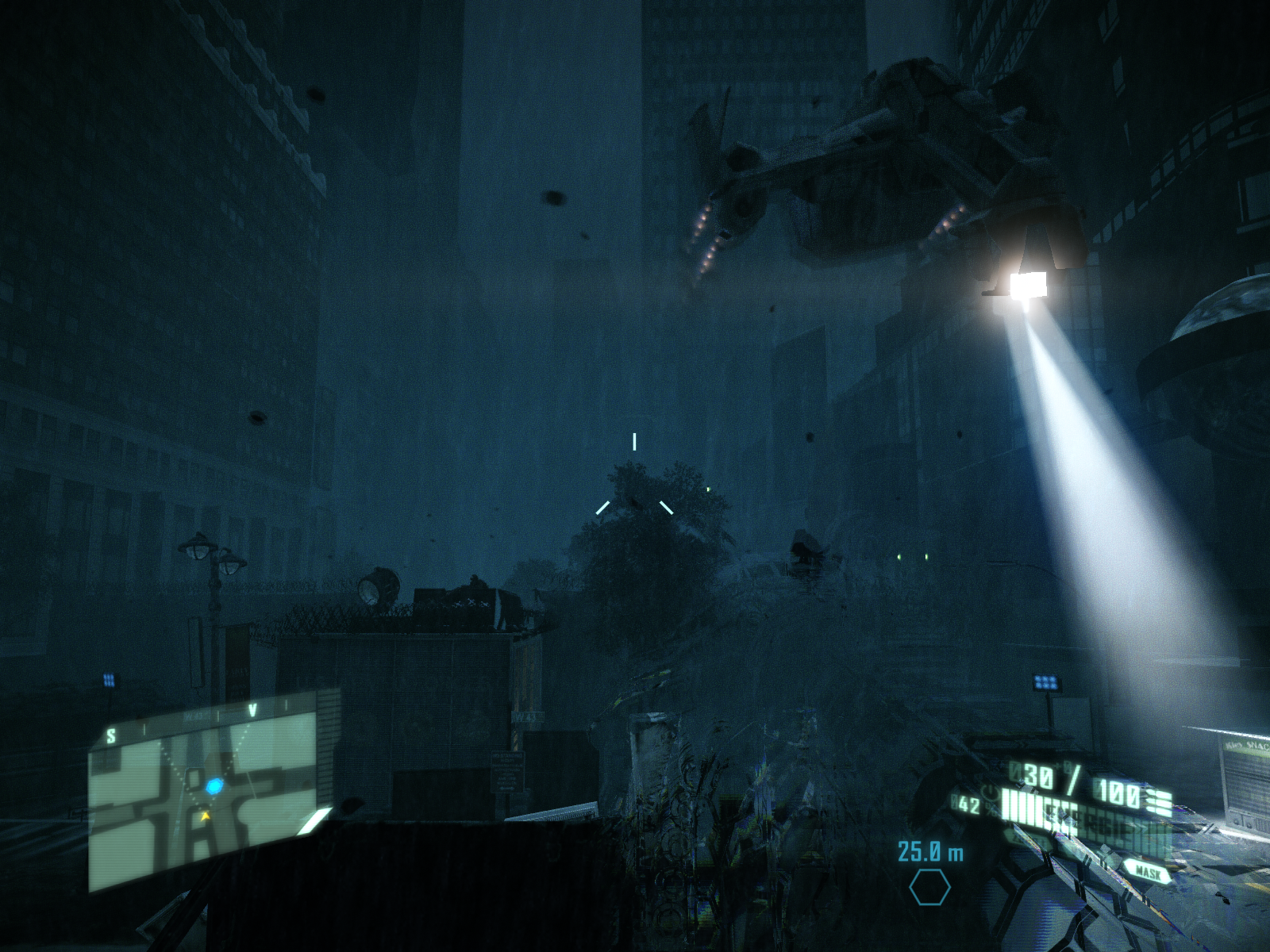Click the yellow player arrow on minimap
Viewport: 1270px width, 952px height.
tap(206, 815)
